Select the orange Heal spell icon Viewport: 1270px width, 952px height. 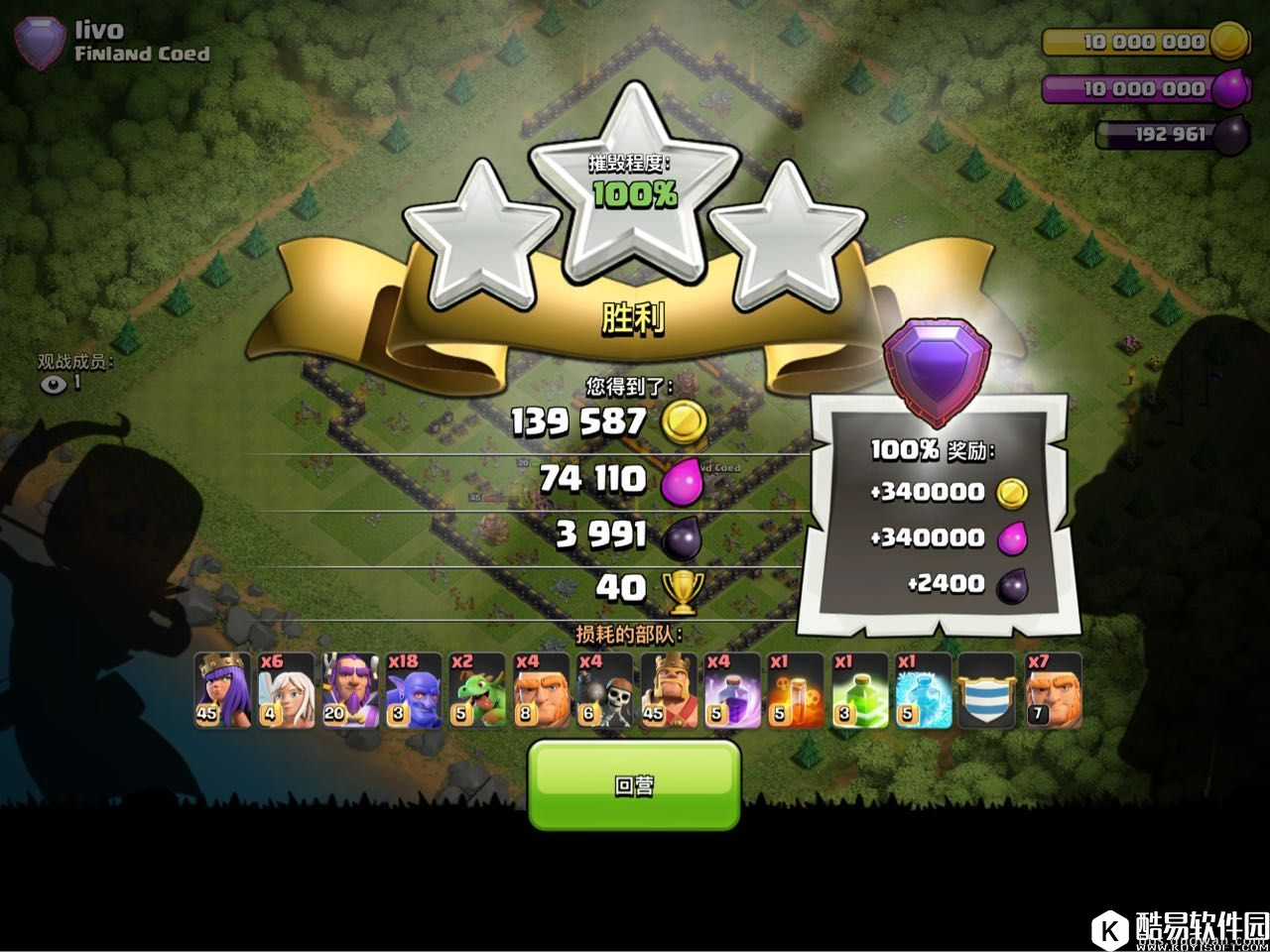click(x=796, y=690)
